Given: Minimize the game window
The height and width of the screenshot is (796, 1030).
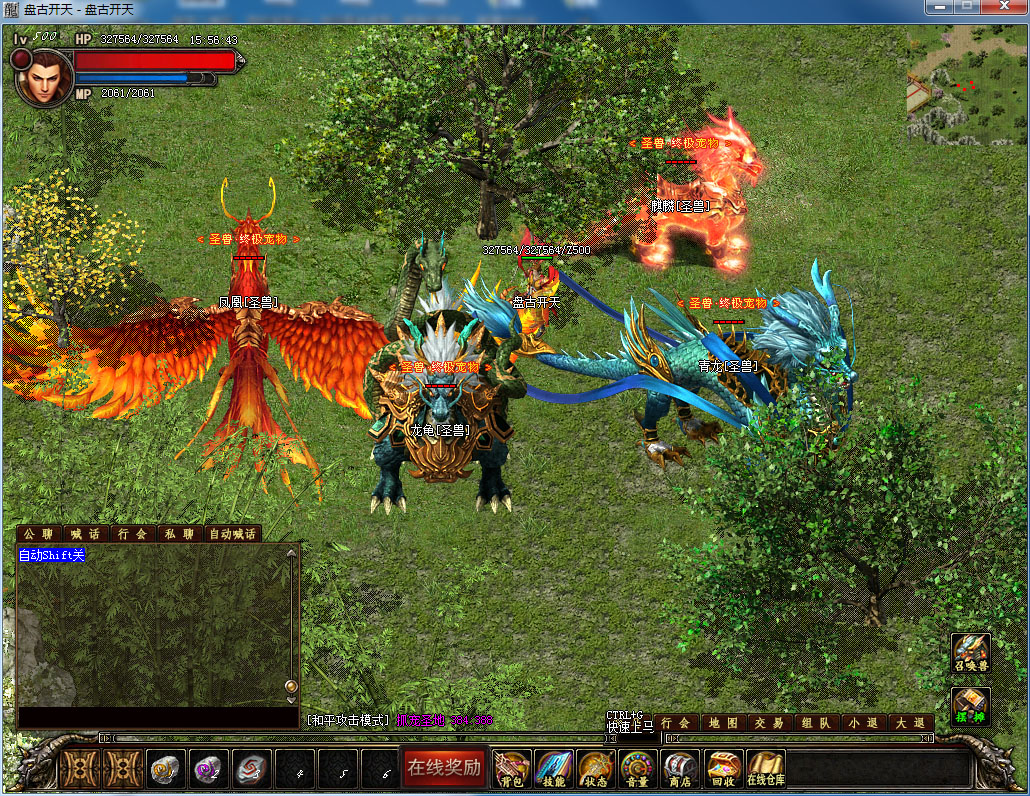Looking at the screenshot, I should 937,7.
